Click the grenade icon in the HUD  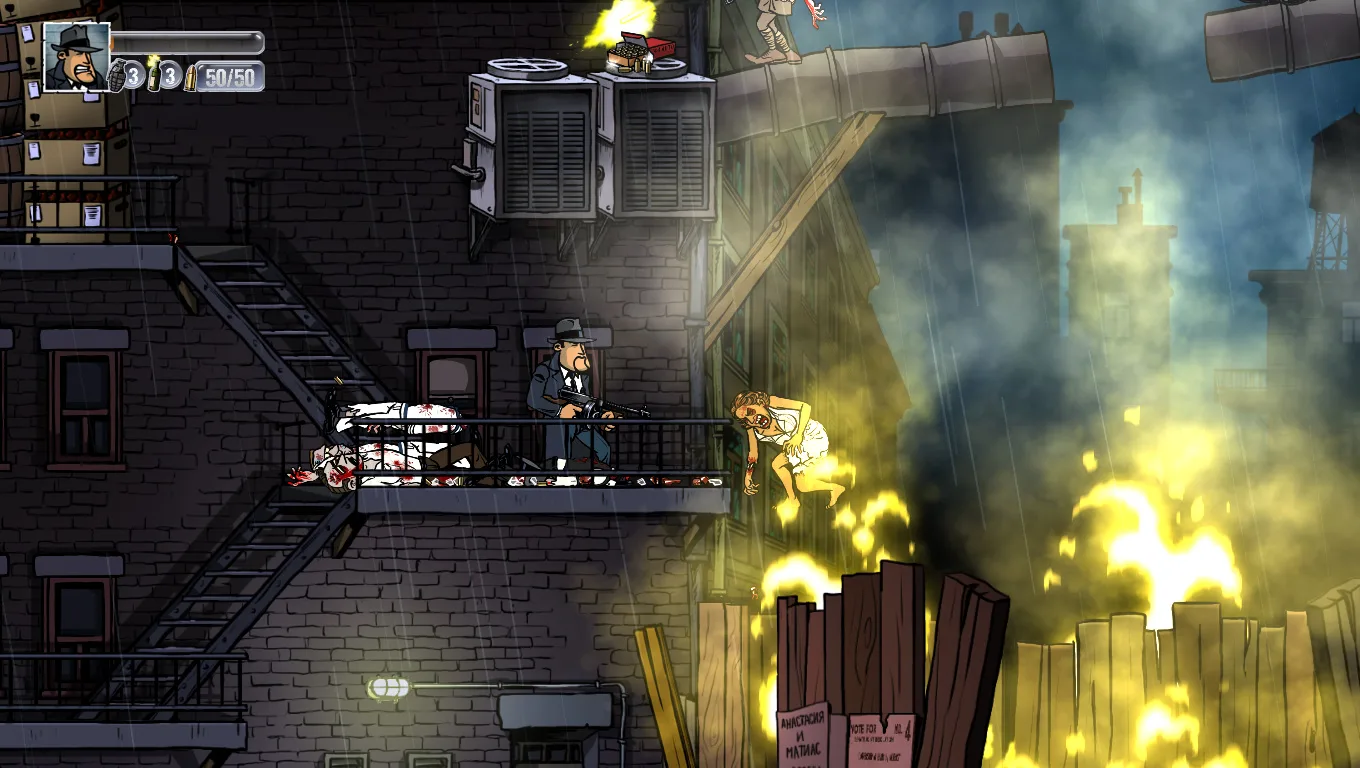click(x=117, y=76)
